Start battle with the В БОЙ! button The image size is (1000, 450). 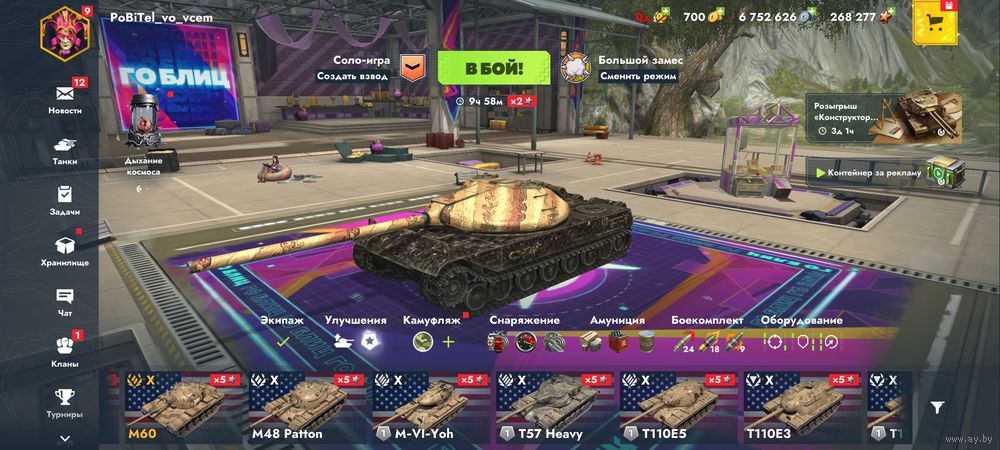[494, 68]
